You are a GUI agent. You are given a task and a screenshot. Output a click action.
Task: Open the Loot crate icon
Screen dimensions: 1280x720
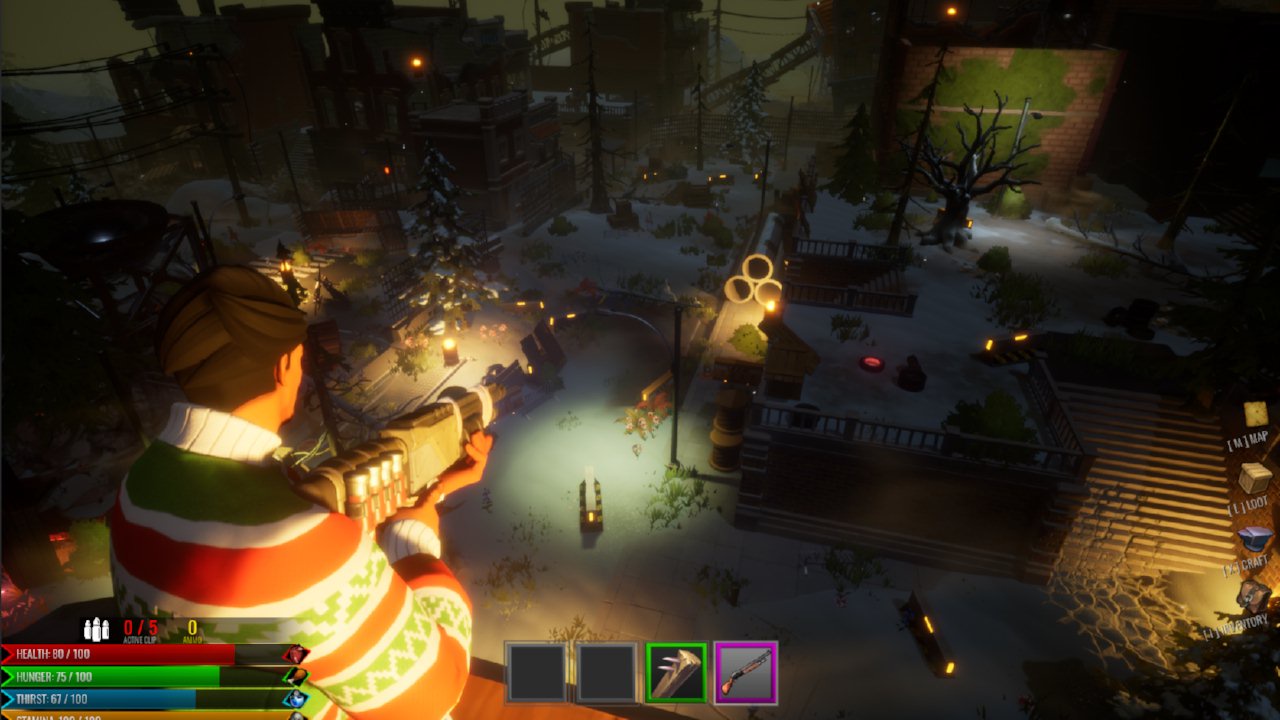coord(1255,478)
